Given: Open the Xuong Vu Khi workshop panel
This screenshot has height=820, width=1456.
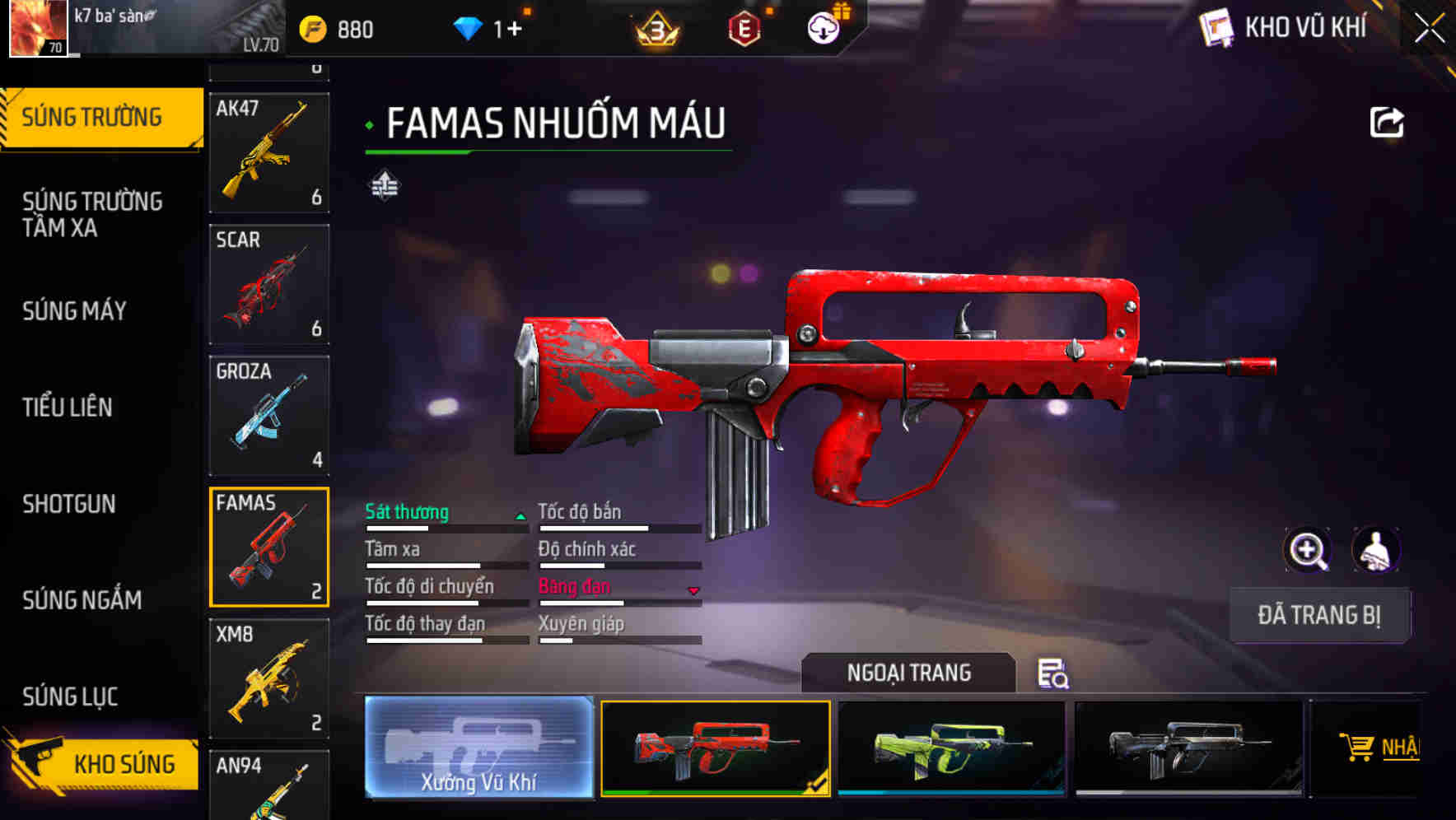Looking at the screenshot, I should pyautogui.click(x=479, y=749).
